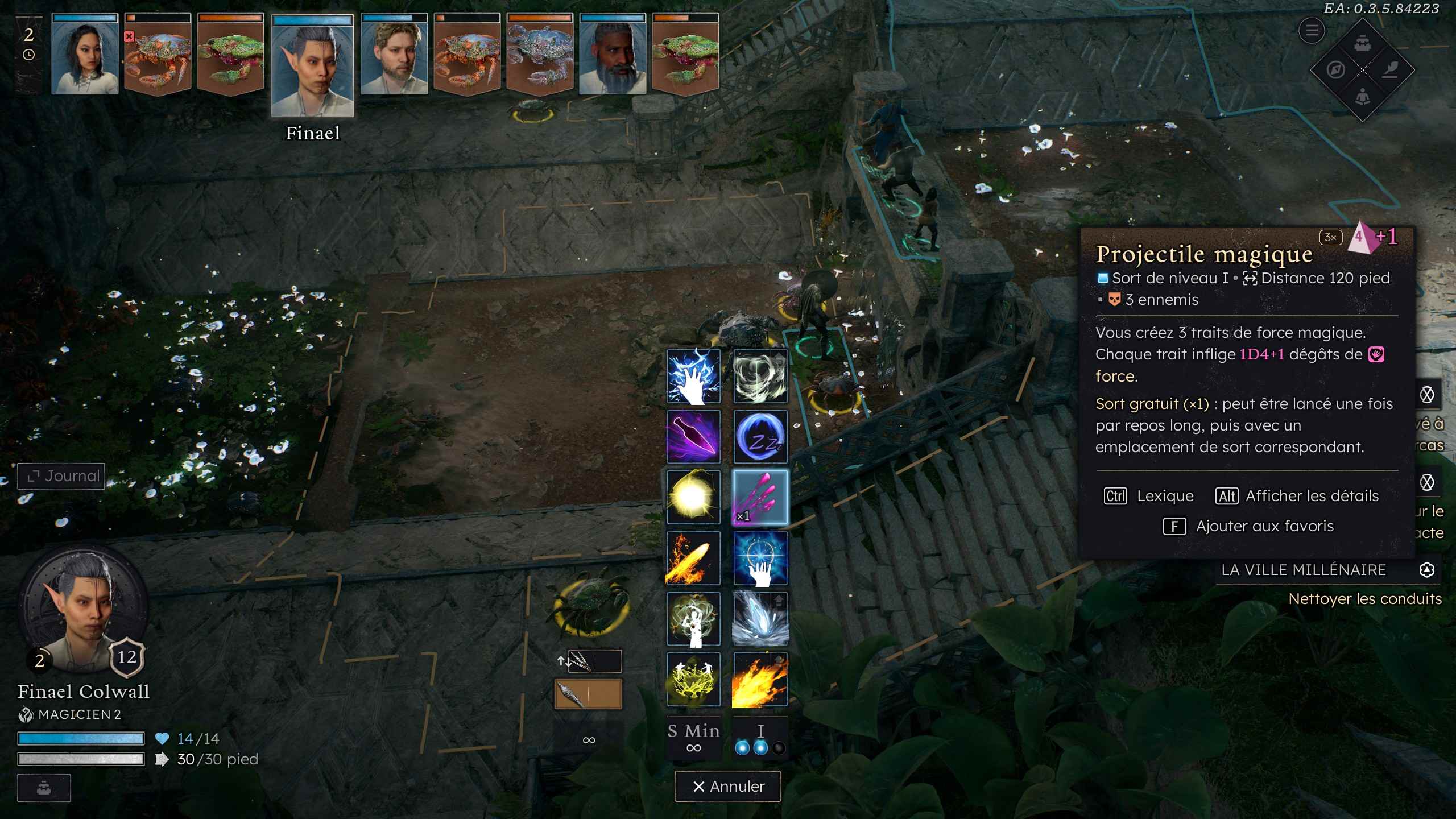Choose the swirling aura figure spell
Screen dimensions: 1456x819
693,619
